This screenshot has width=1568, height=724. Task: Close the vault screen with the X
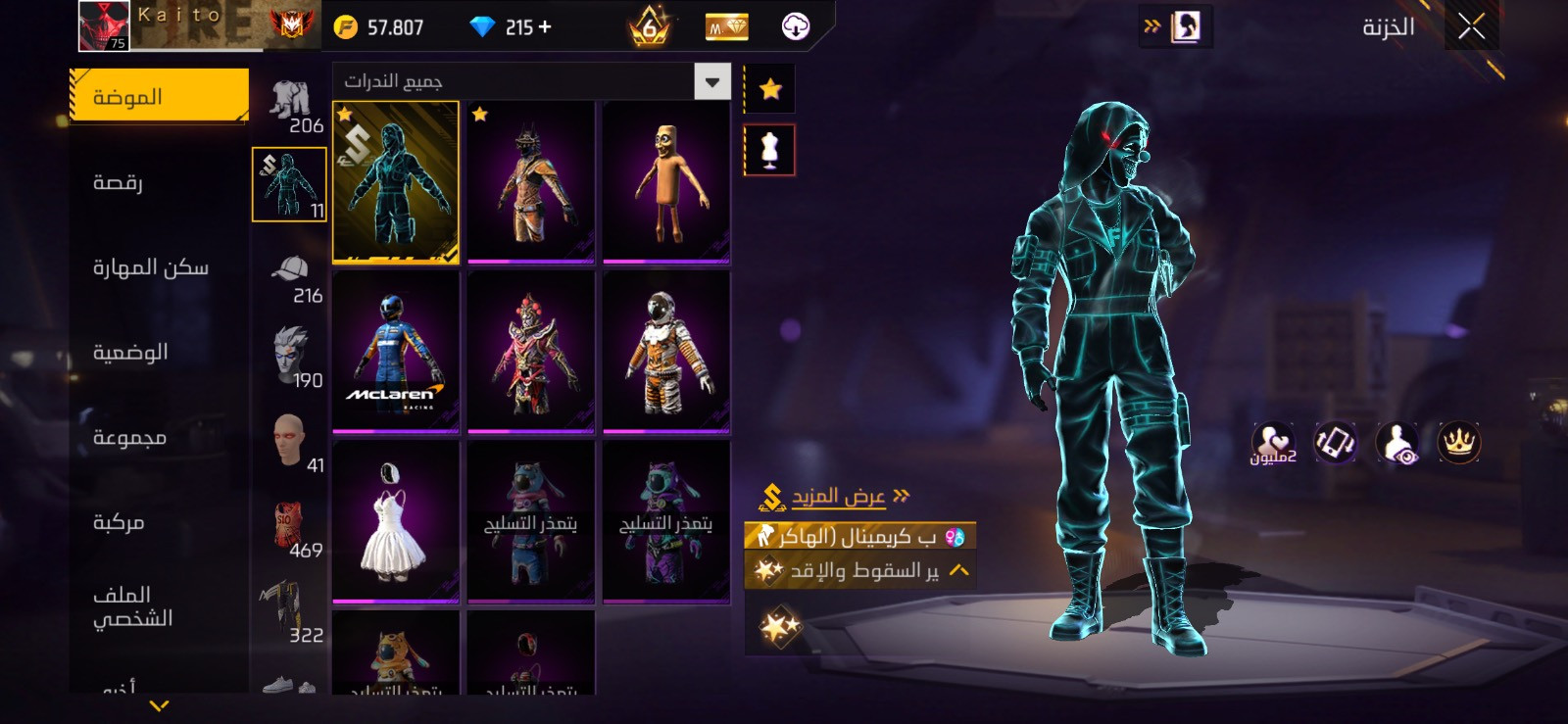(x=1471, y=26)
